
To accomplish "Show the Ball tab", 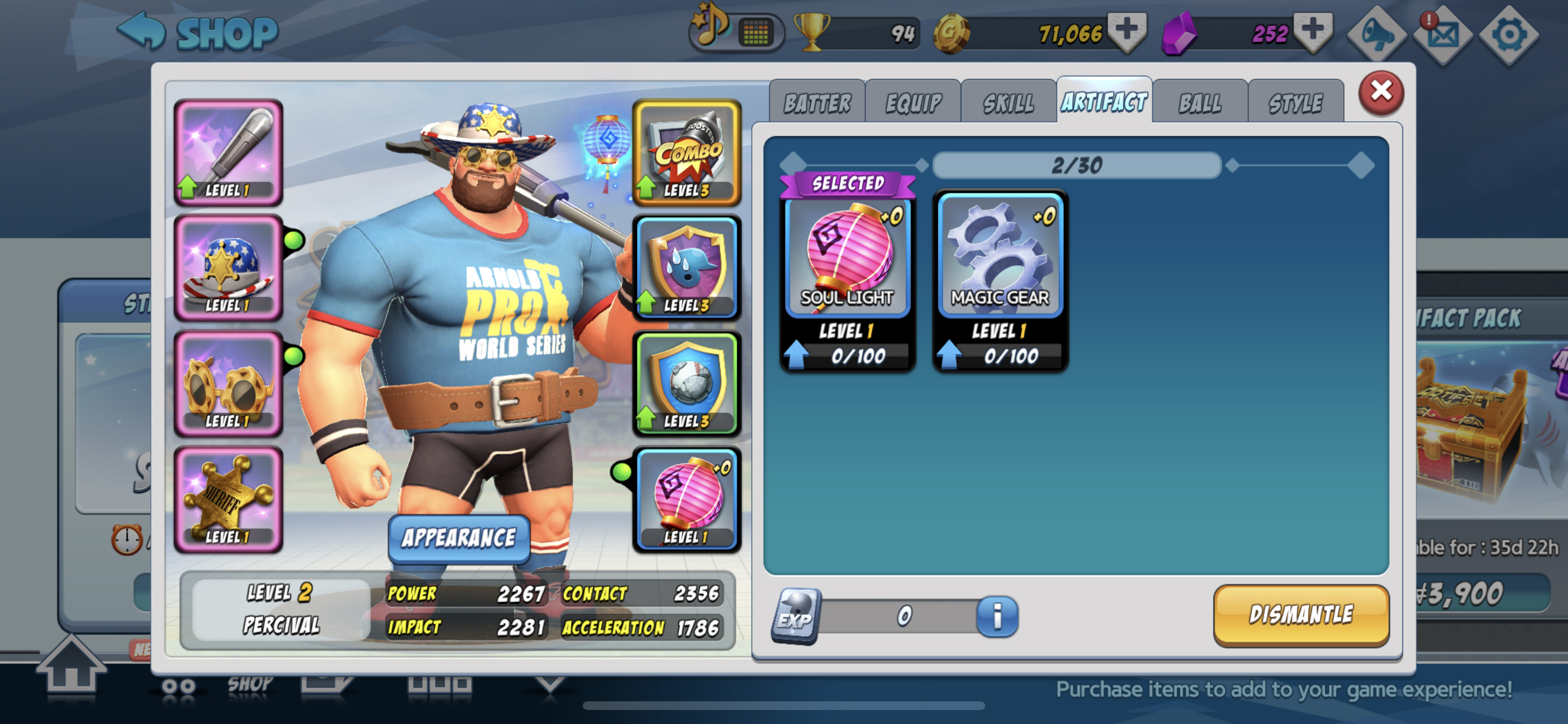I will [x=1200, y=103].
